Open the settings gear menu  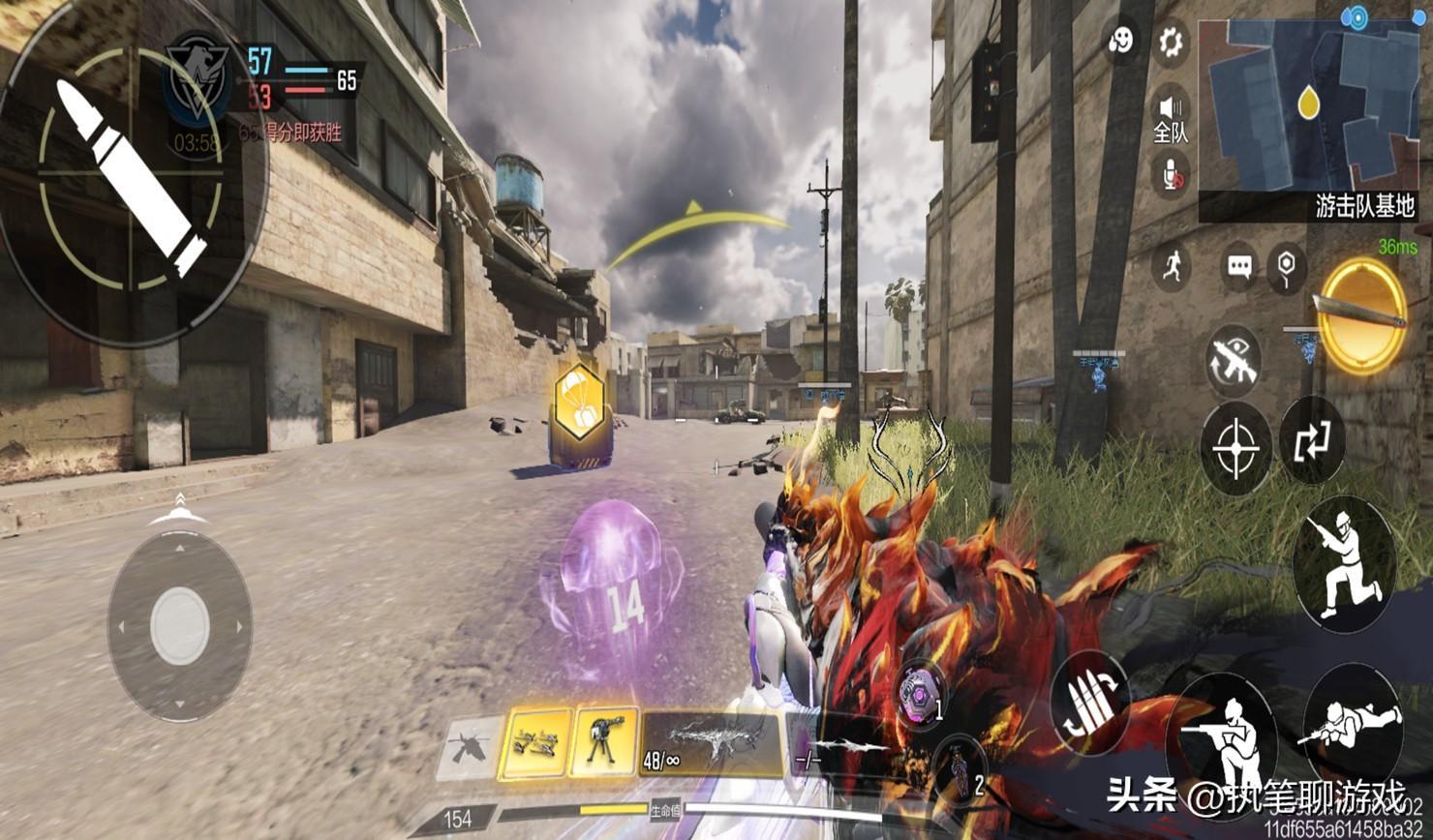[1171, 41]
